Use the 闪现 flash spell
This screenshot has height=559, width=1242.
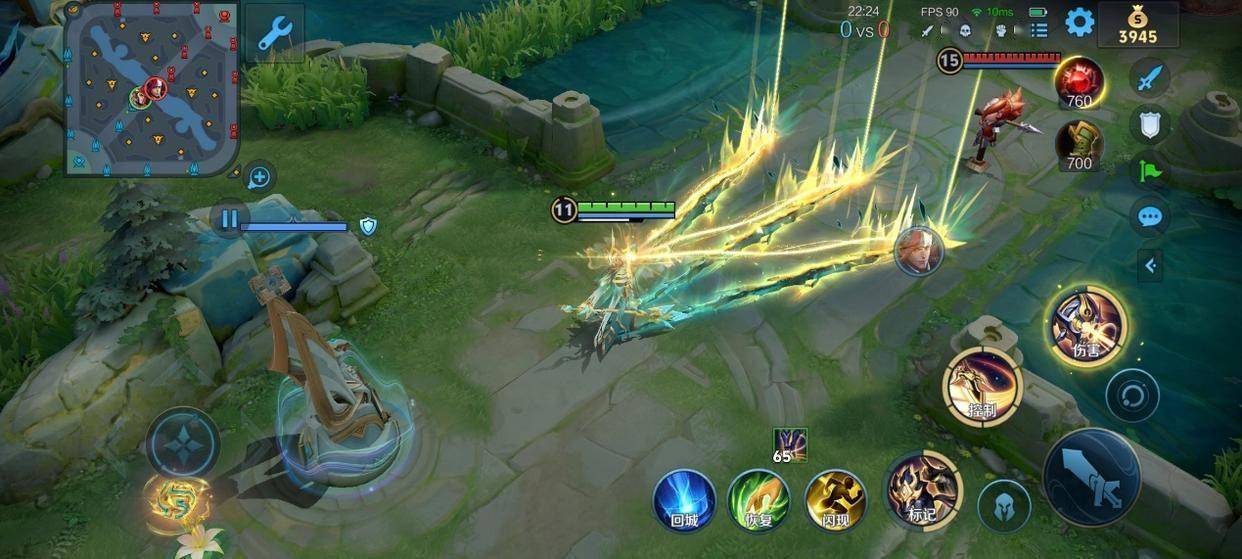836,499
